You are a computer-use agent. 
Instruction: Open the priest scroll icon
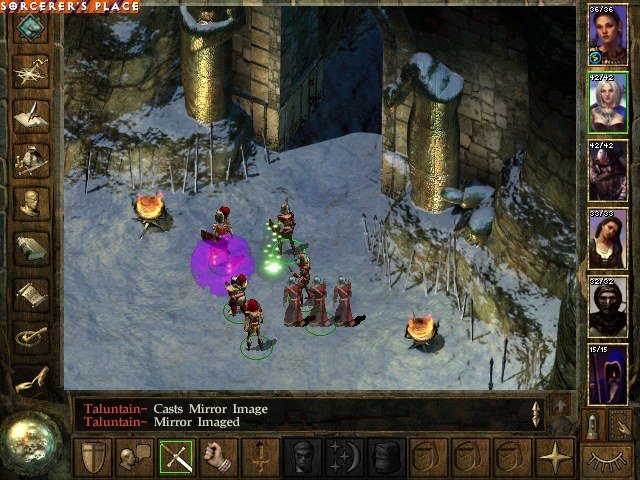(31, 293)
